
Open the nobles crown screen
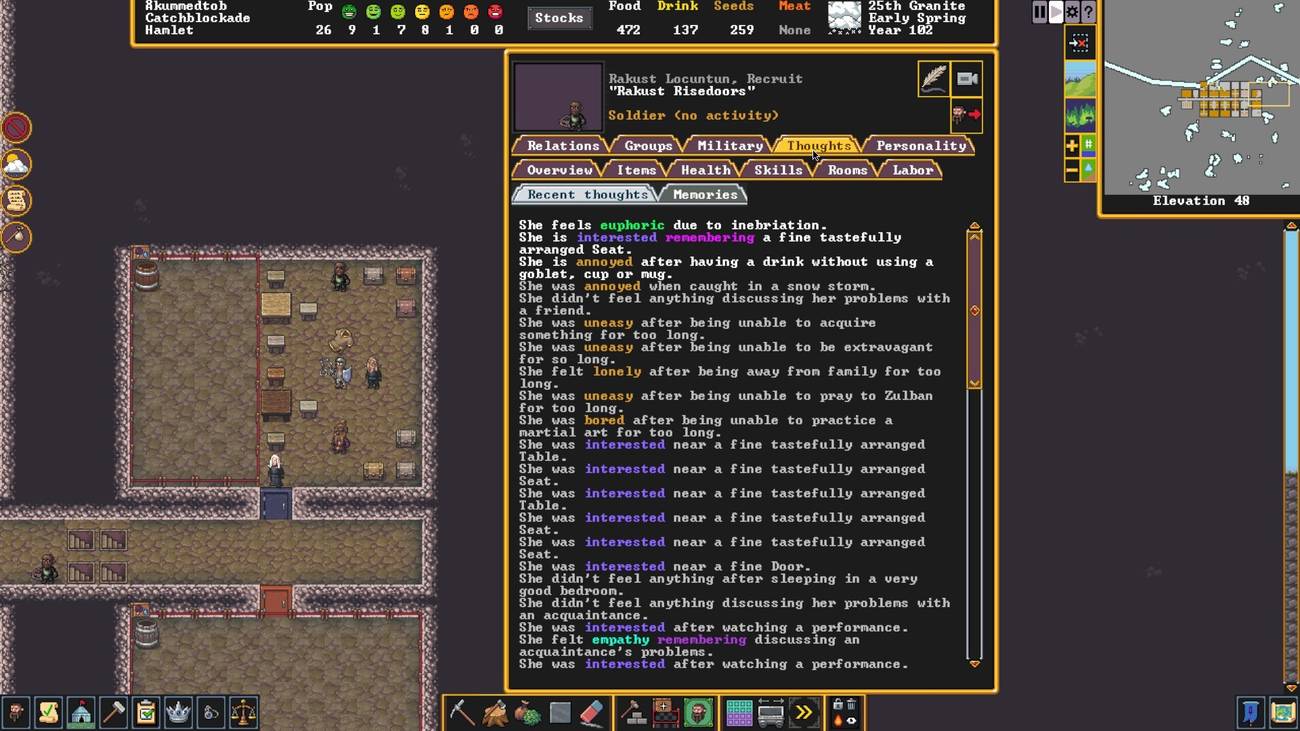coord(178,712)
